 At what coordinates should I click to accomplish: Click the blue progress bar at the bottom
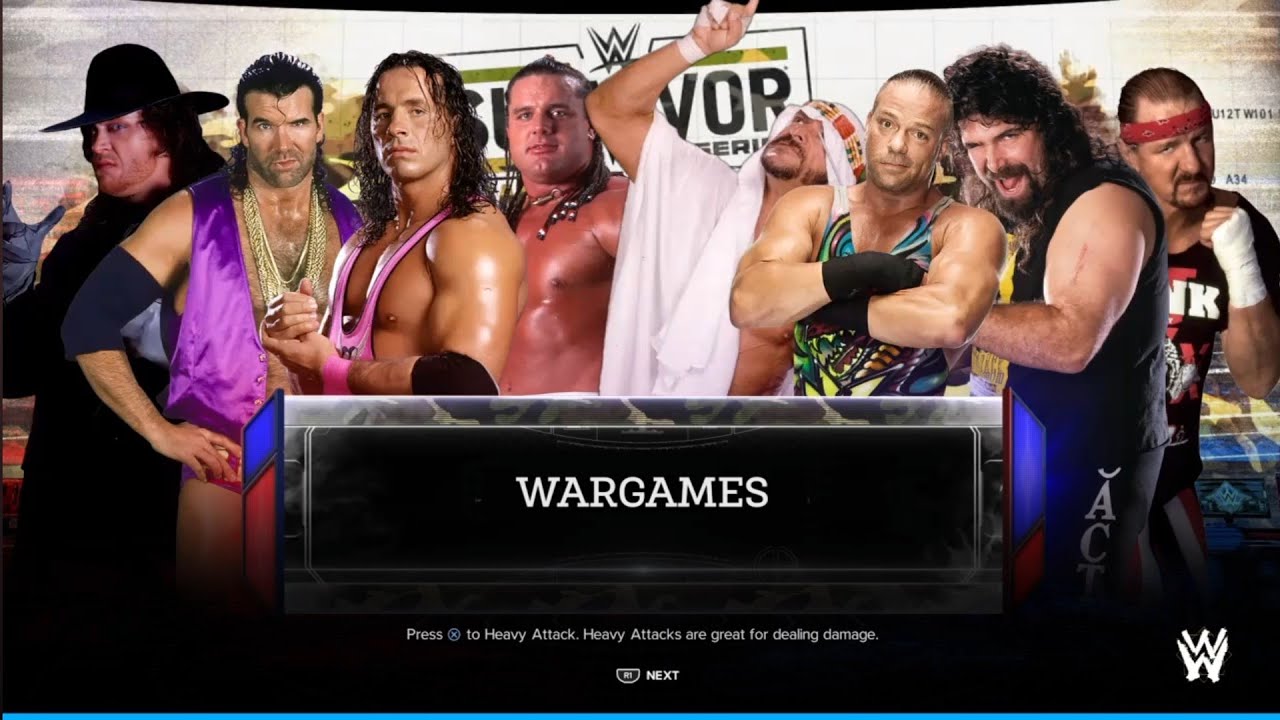(640, 714)
